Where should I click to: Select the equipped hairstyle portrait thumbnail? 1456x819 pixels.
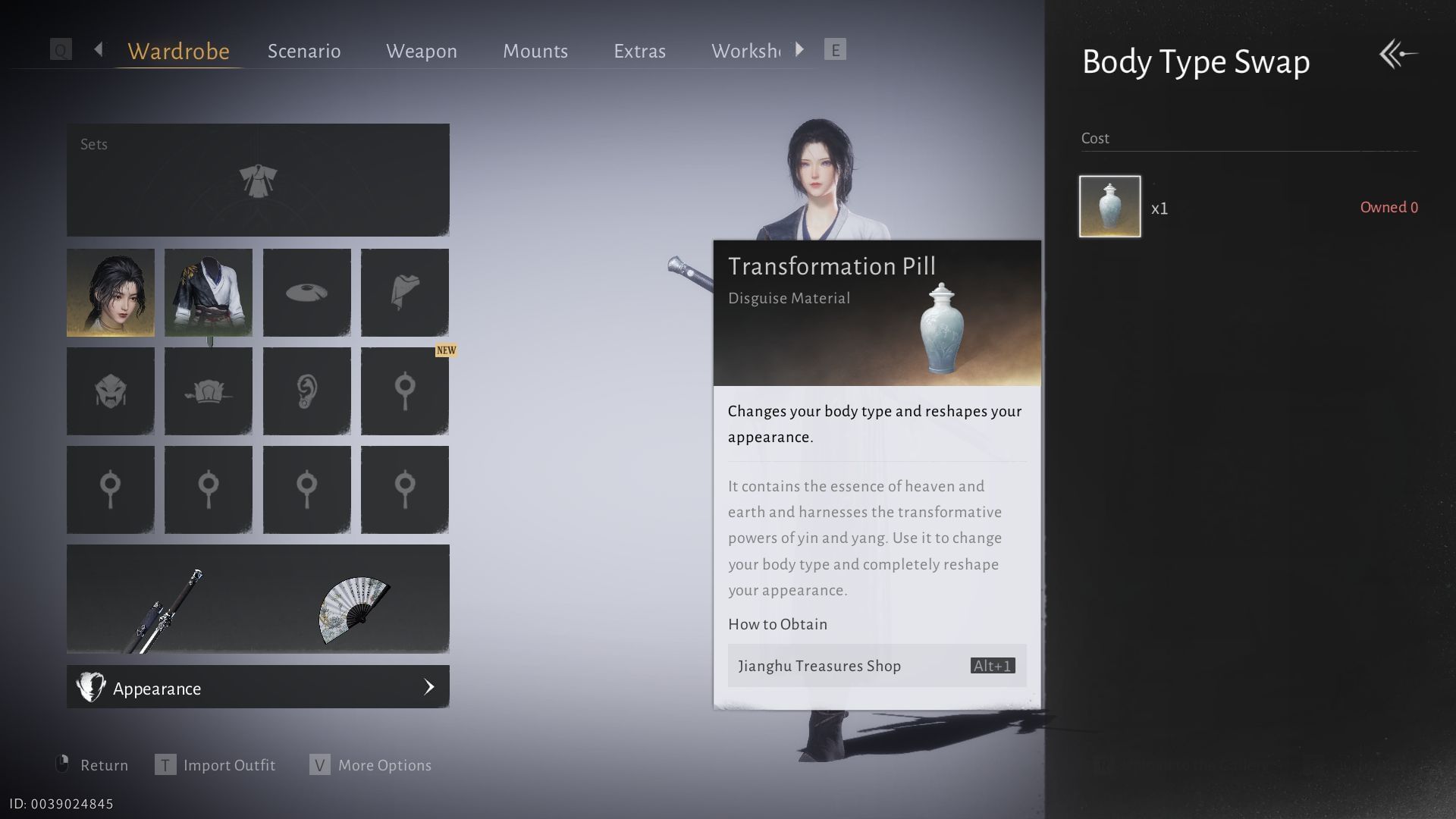(x=110, y=292)
